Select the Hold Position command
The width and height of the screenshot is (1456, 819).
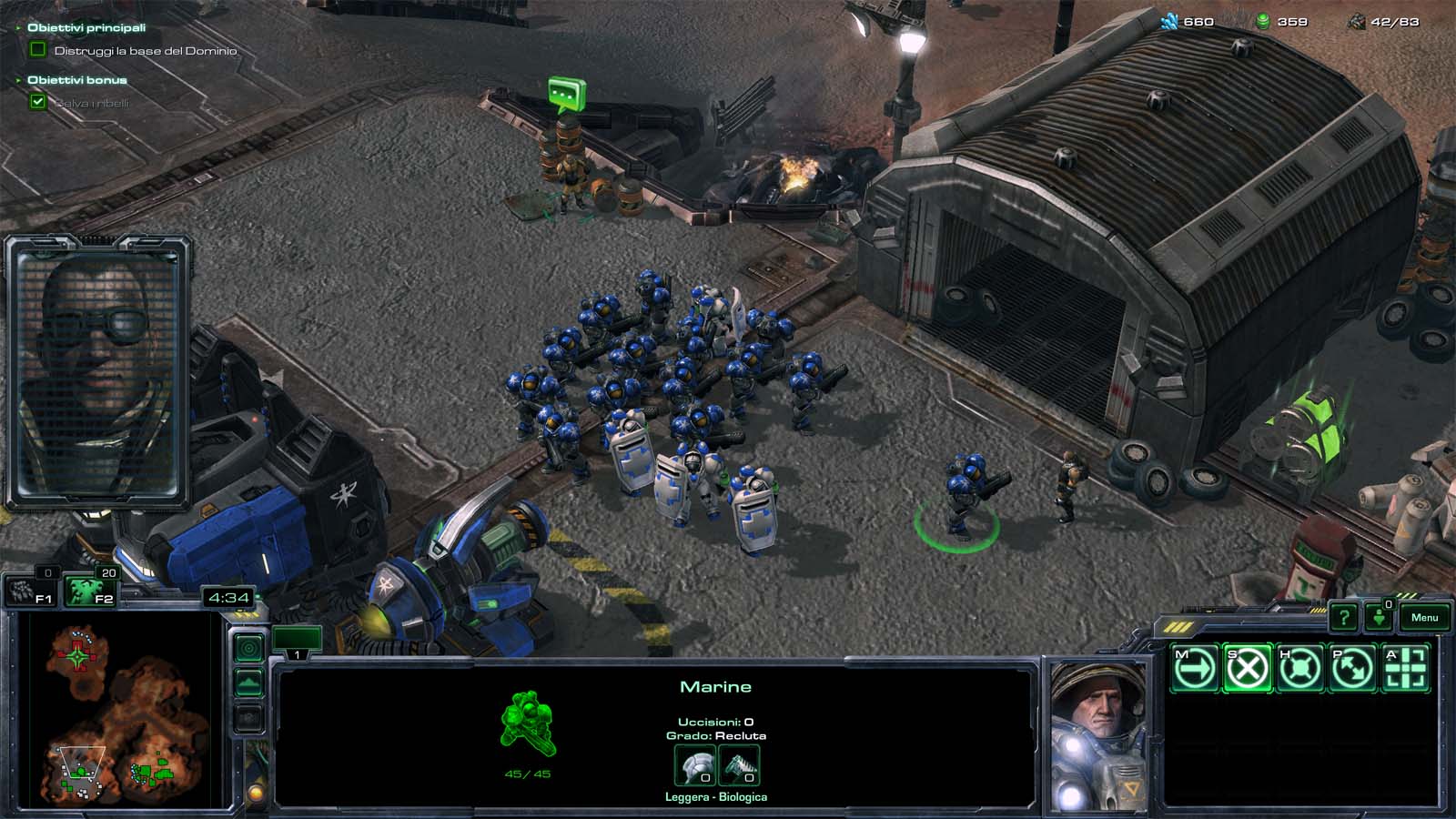pyautogui.click(x=1299, y=669)
